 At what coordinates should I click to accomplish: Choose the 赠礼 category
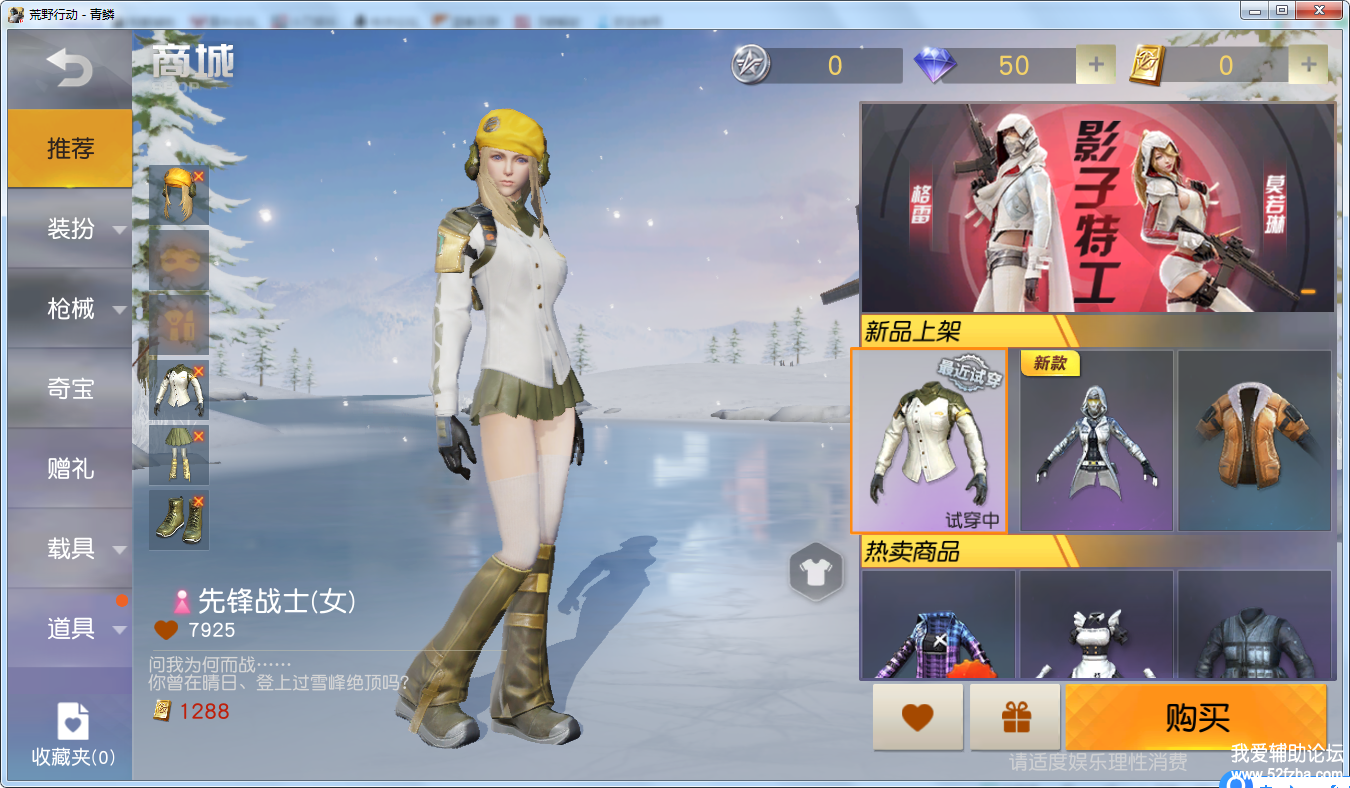point(70,468)
